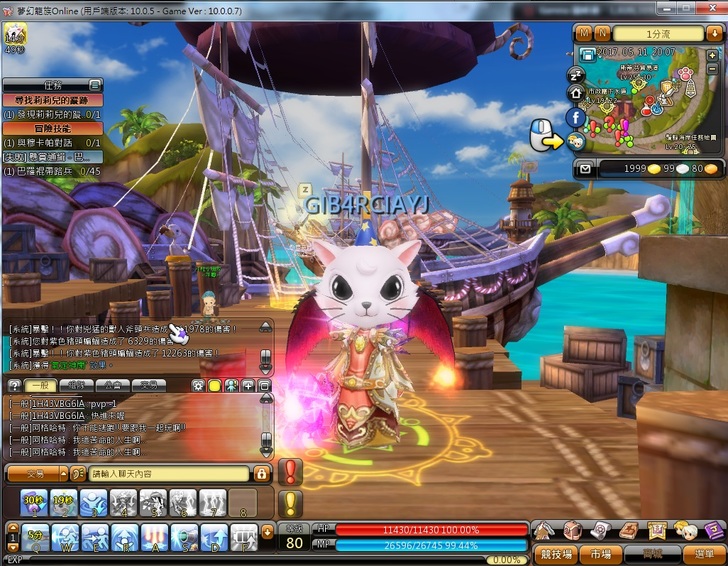This screenshot has width=728, height=566.
Task: Open the Facebook icon beside the minimap
Action: 575,117
